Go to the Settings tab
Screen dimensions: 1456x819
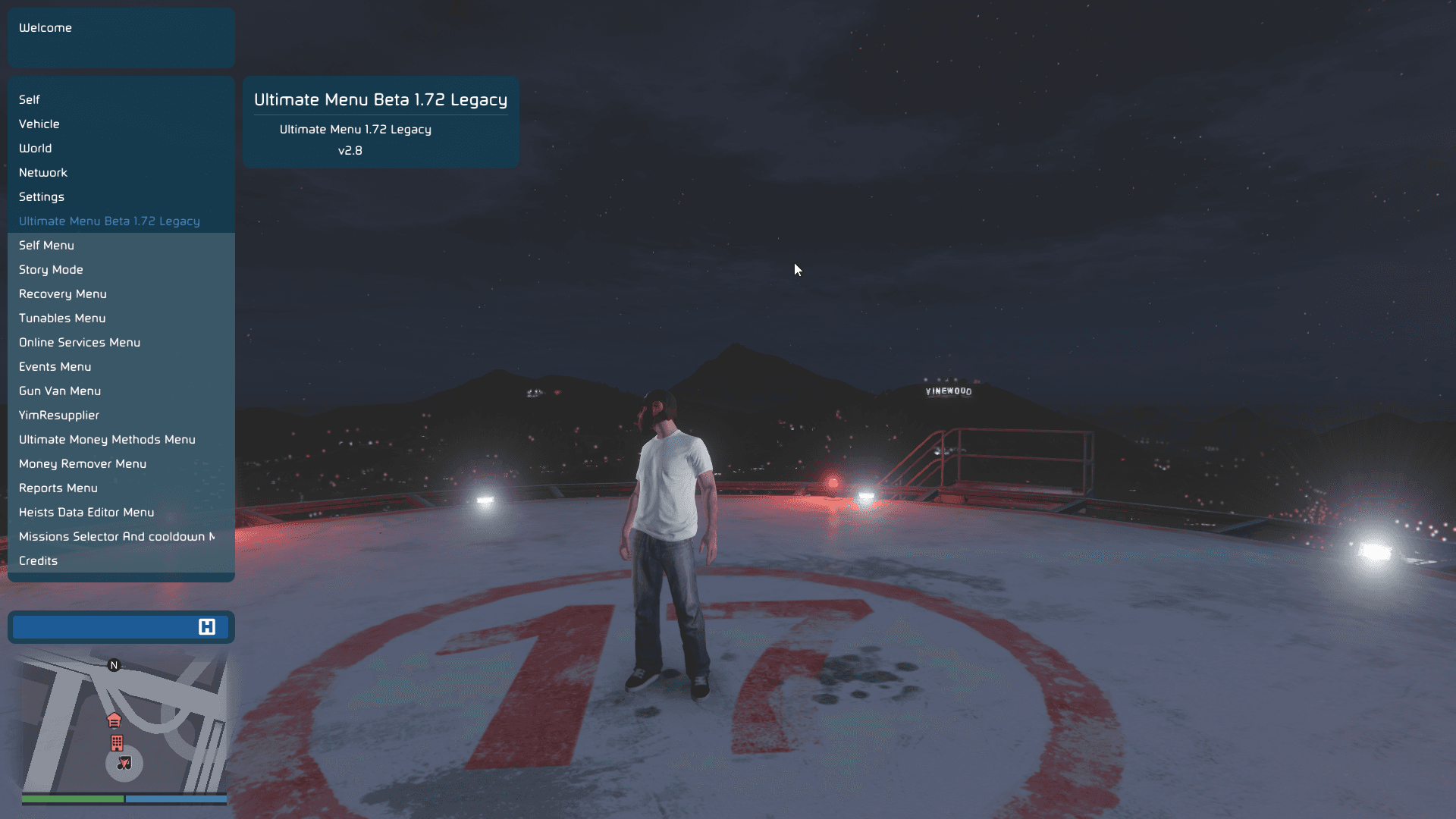pos(42,196)
